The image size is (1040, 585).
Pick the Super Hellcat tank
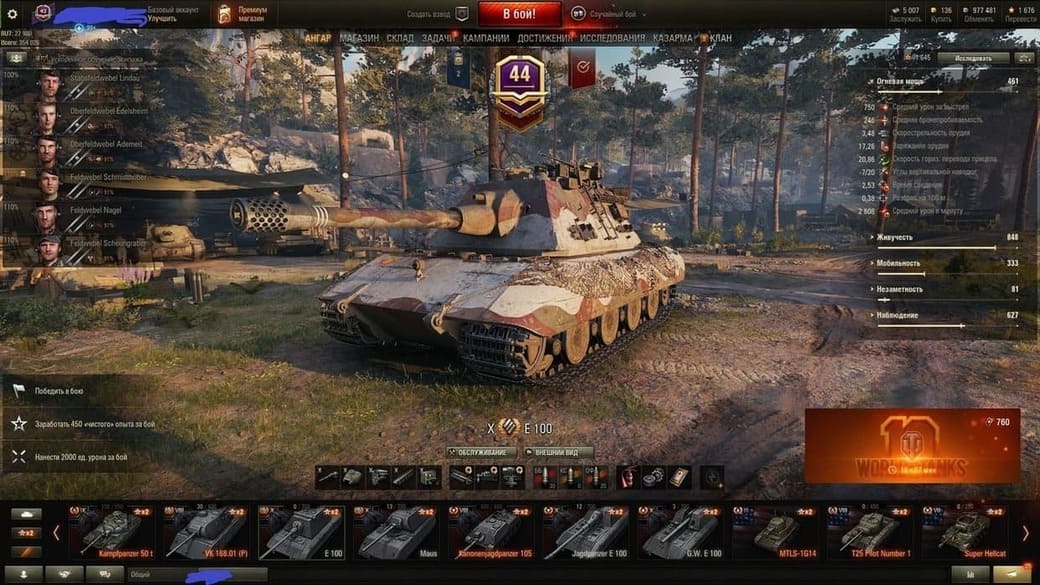pyautogui.click(x=968, y=532)
